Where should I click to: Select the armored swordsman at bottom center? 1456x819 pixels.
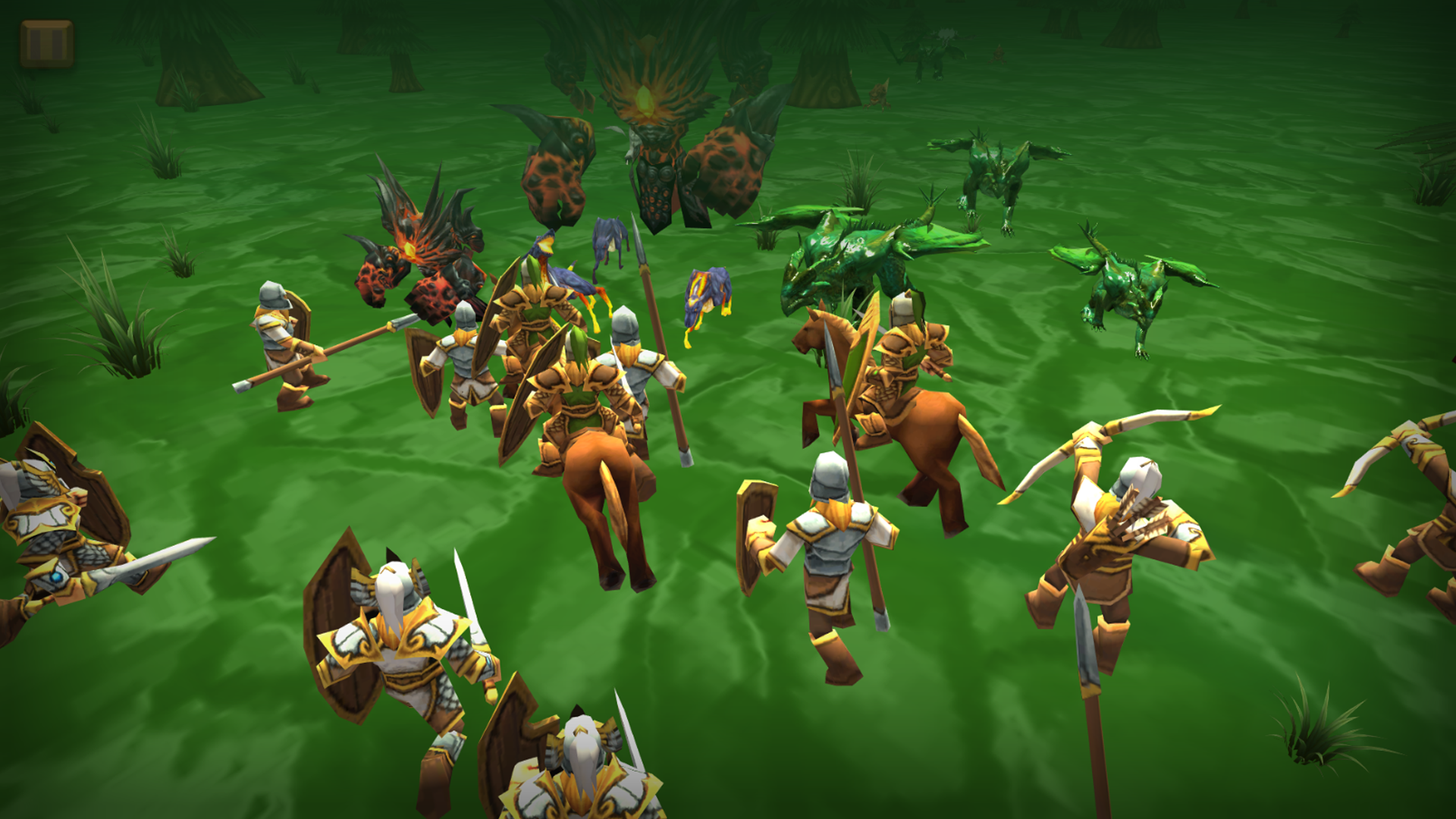[x=584, y=766]
